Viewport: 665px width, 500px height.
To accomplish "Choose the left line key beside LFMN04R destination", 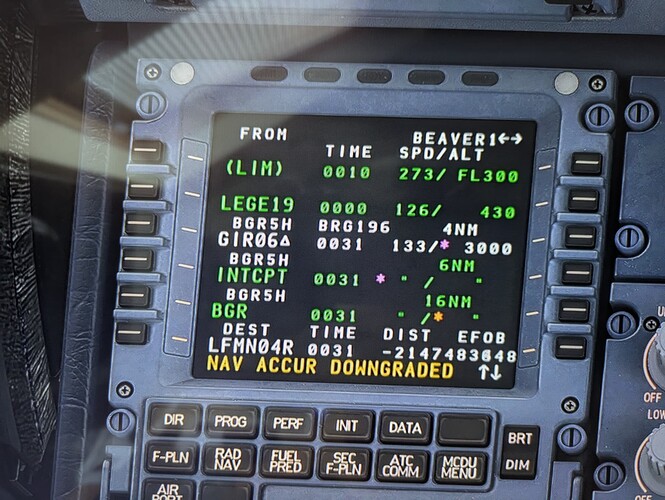I will pos(130,333).
